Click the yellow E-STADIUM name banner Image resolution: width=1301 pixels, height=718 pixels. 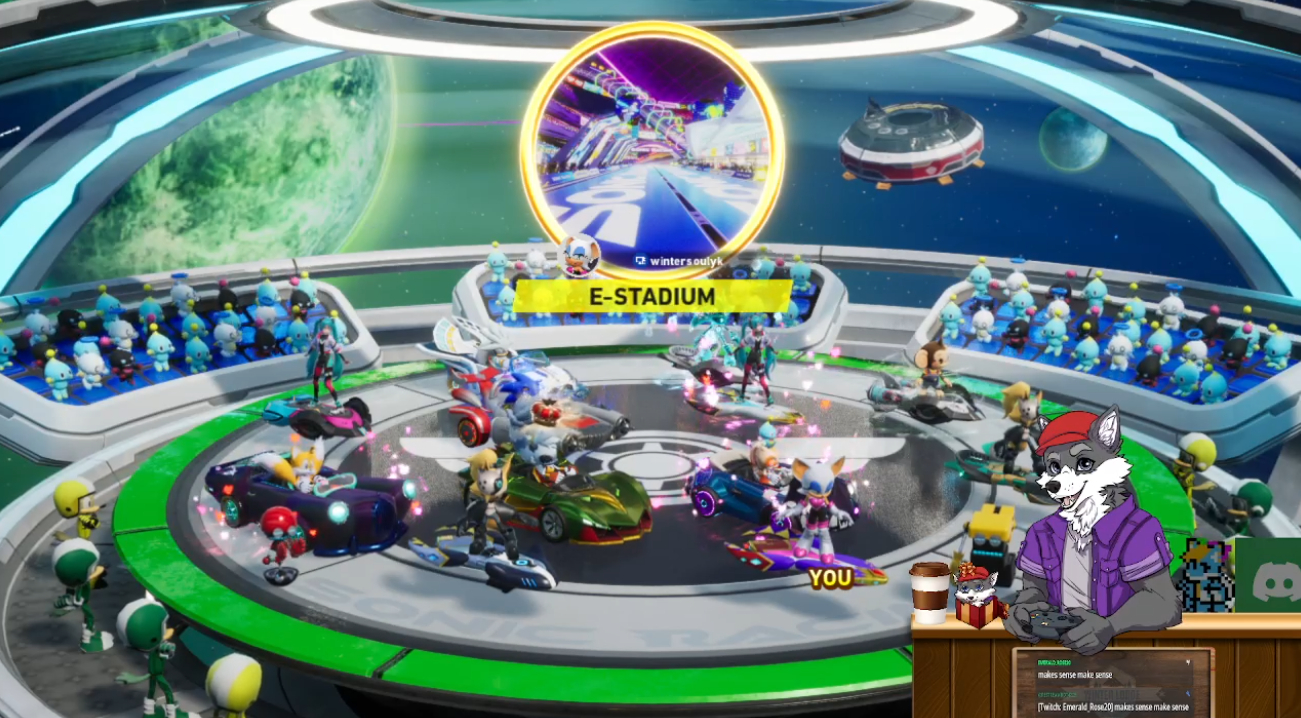(654, 297)
